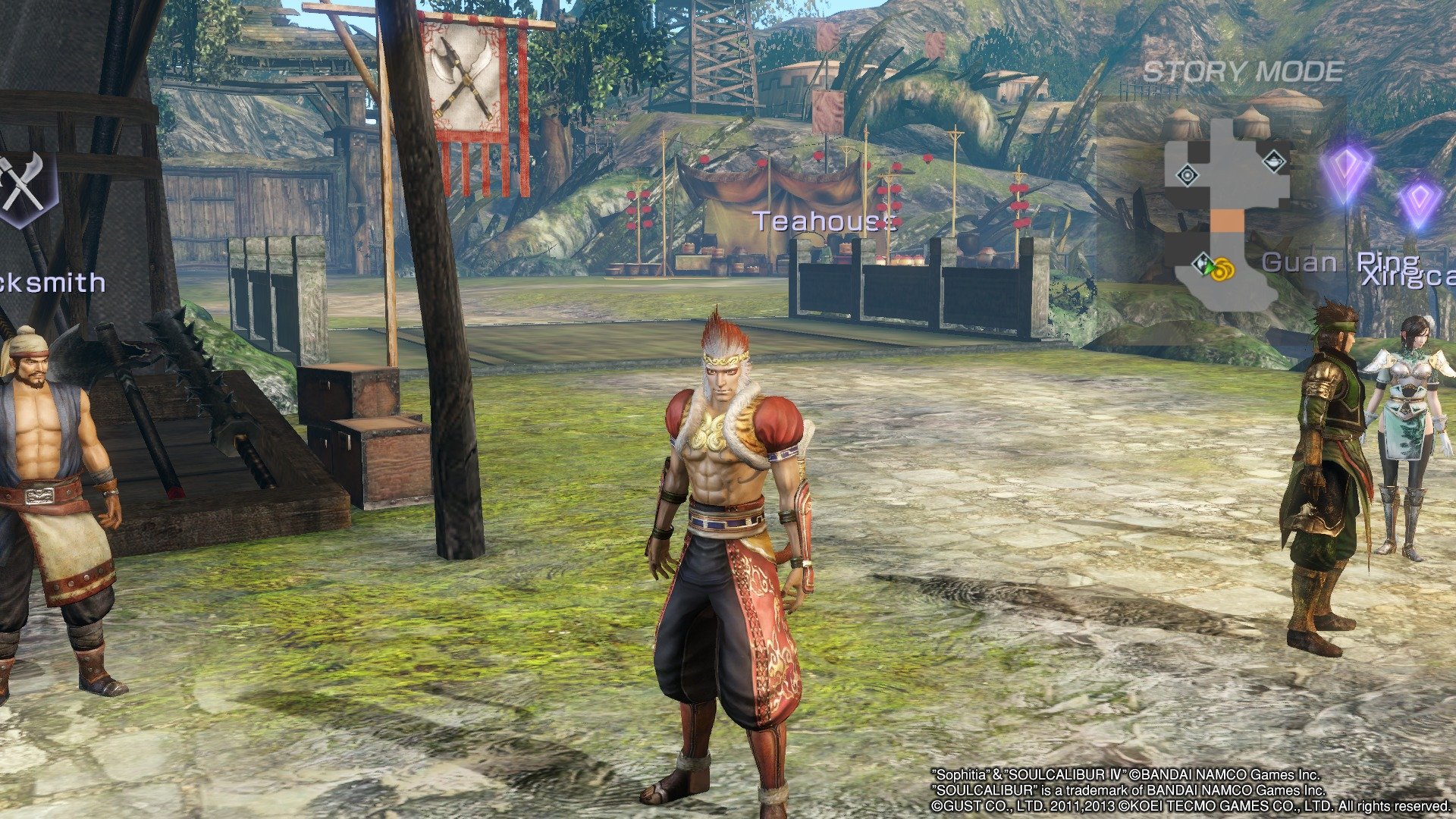Click the diamond target icon on minimap
This screenshot has height=819, width=1456.
[1188, 174]
